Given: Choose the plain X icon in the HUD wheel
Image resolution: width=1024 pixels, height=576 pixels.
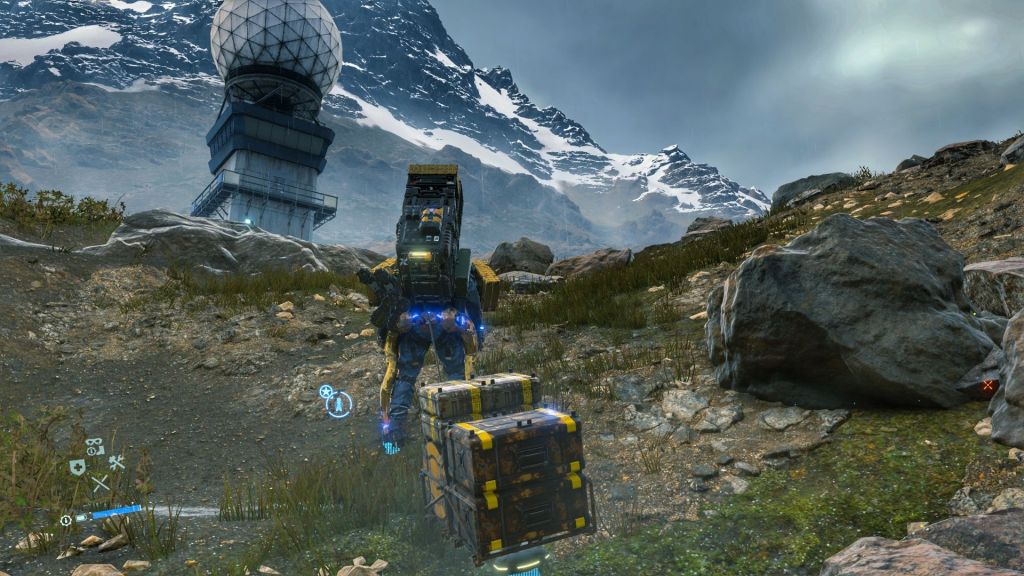Looking at the screenshot, I should 100,484.
